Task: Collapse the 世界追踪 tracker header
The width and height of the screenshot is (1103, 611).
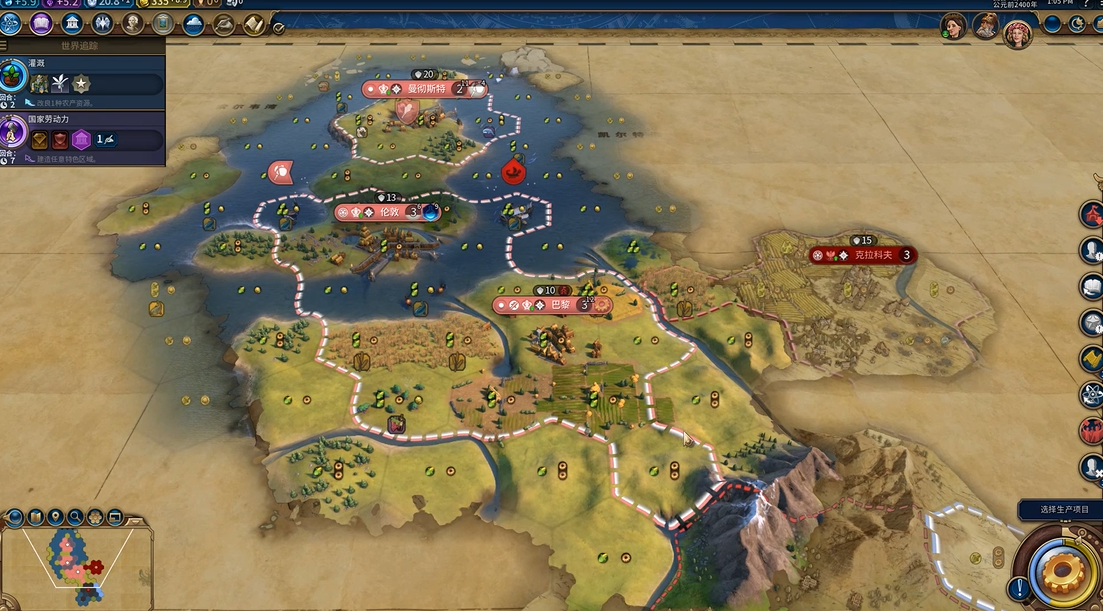Action: tap(82, 45)
